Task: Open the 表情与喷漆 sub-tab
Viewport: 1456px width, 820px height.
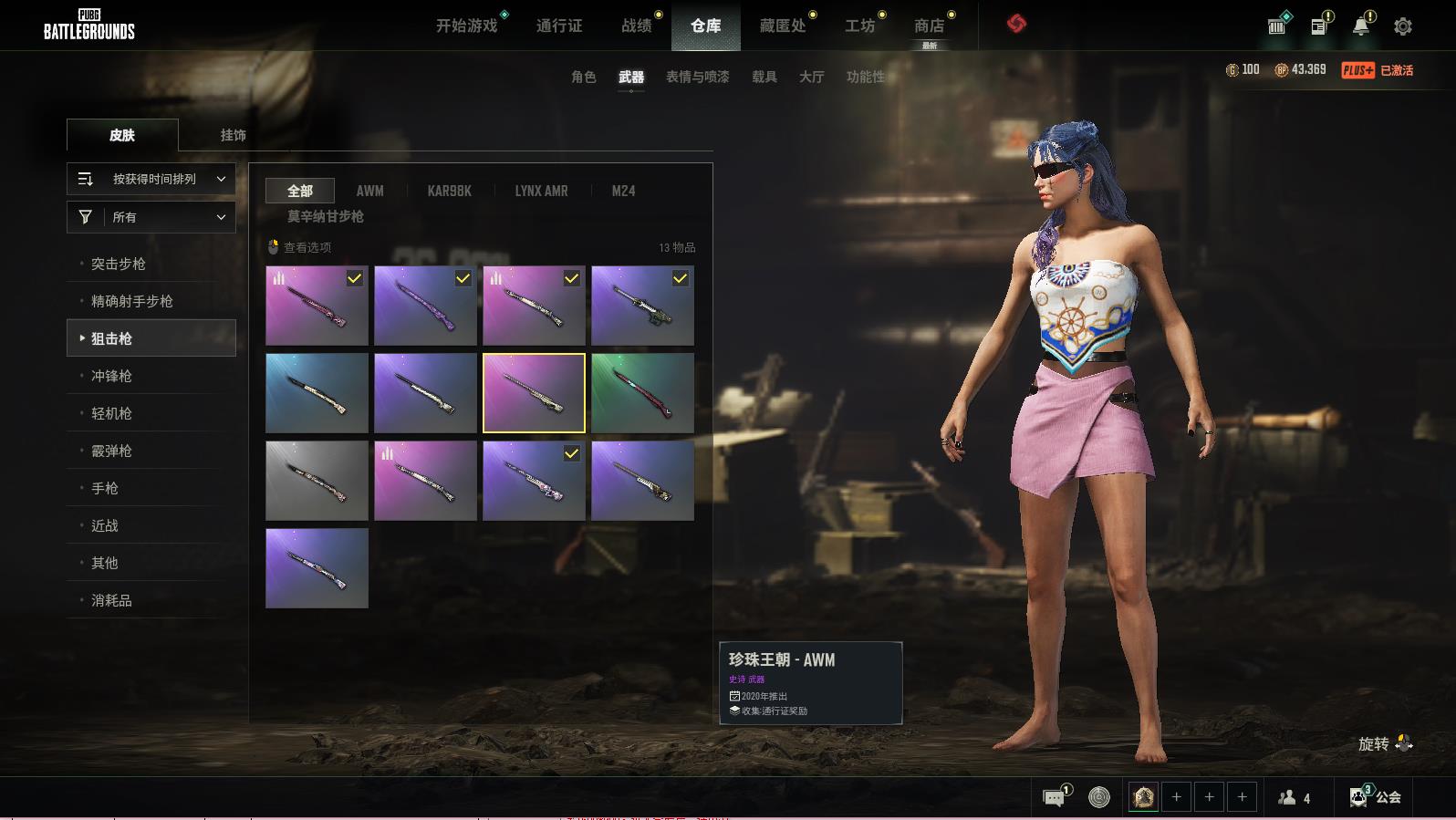Action: click(x=697, y=77)
